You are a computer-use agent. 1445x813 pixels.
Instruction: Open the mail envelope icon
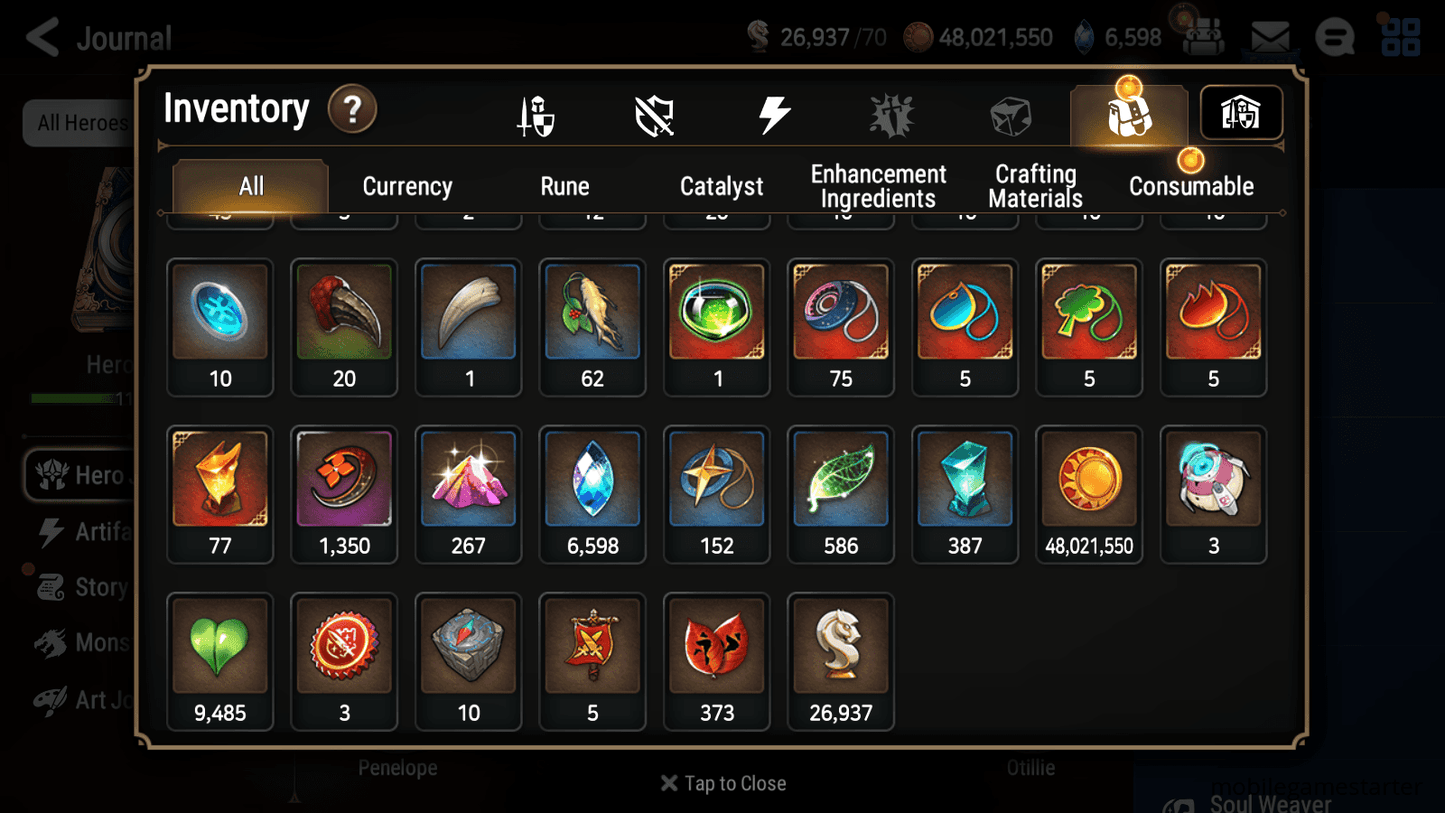tap(1270, 36)
